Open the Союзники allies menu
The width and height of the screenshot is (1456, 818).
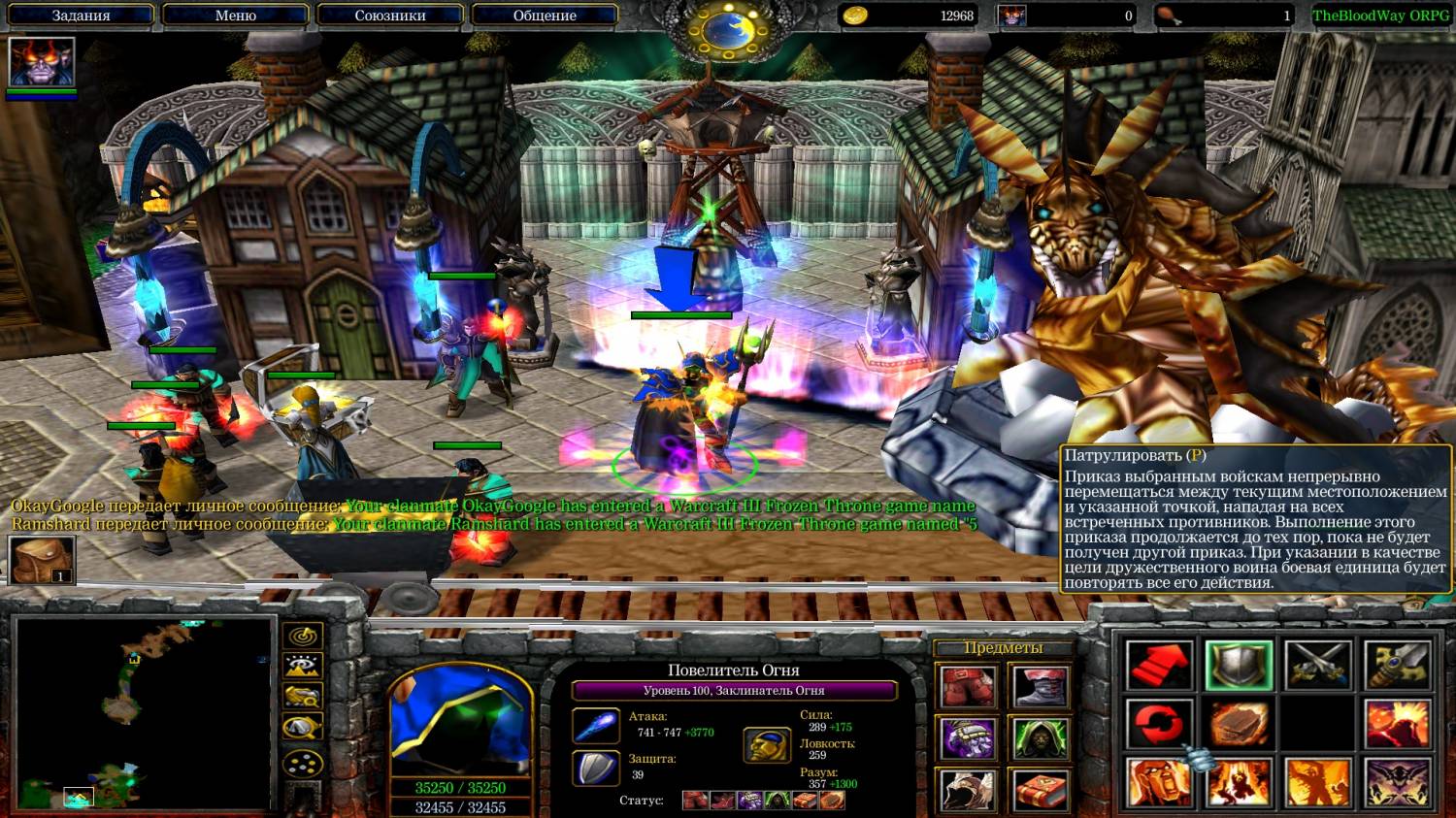390,16
